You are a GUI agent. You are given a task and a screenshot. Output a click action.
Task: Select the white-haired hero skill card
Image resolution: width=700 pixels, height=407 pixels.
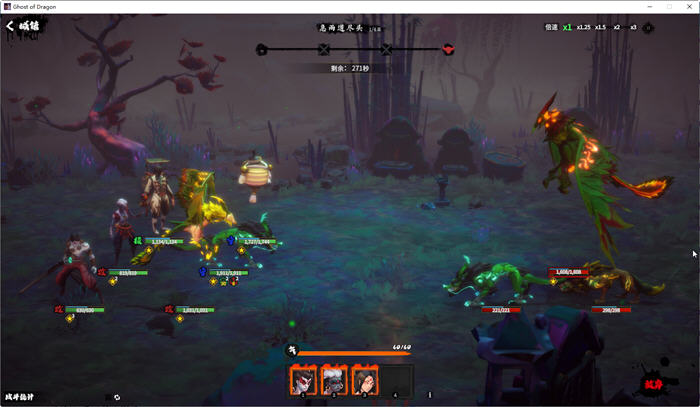[334, 380]
